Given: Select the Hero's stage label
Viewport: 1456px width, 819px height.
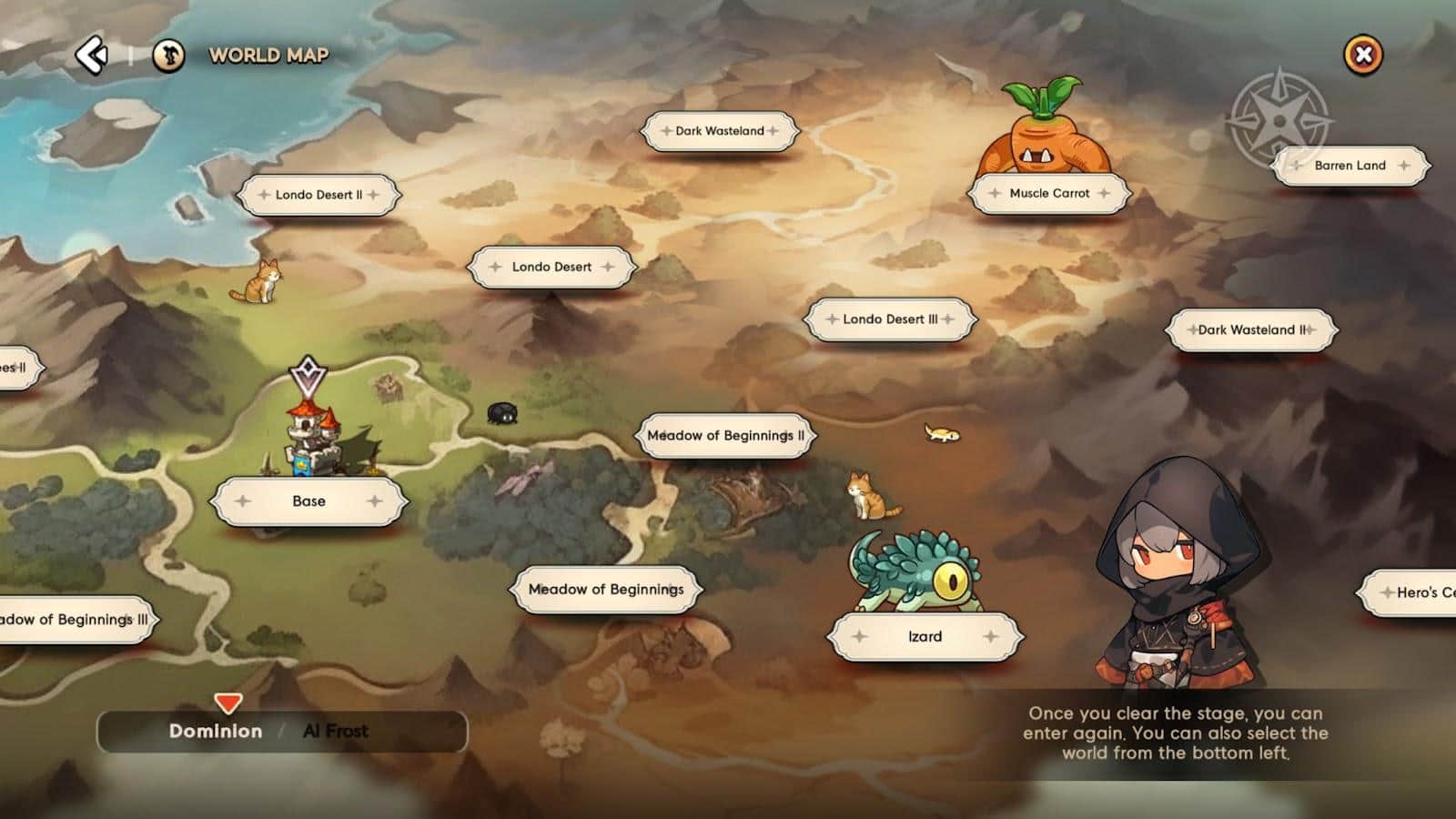Looking at the screenshot, I should tap(1415, 592).
